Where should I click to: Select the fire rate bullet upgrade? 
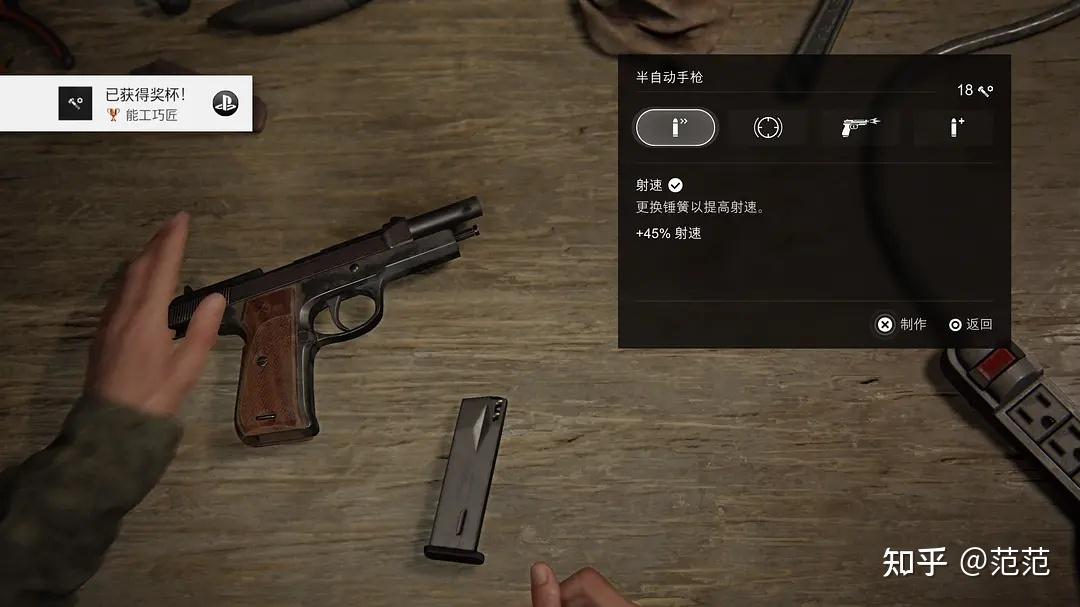676,128
